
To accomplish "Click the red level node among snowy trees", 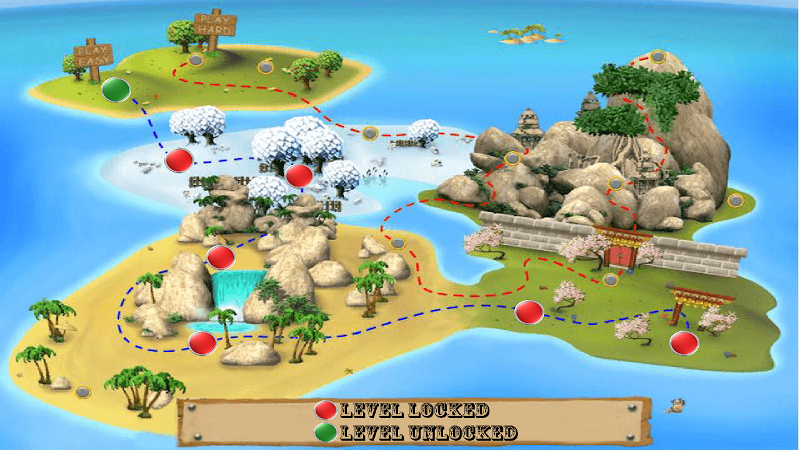I will tap(299, 175).
